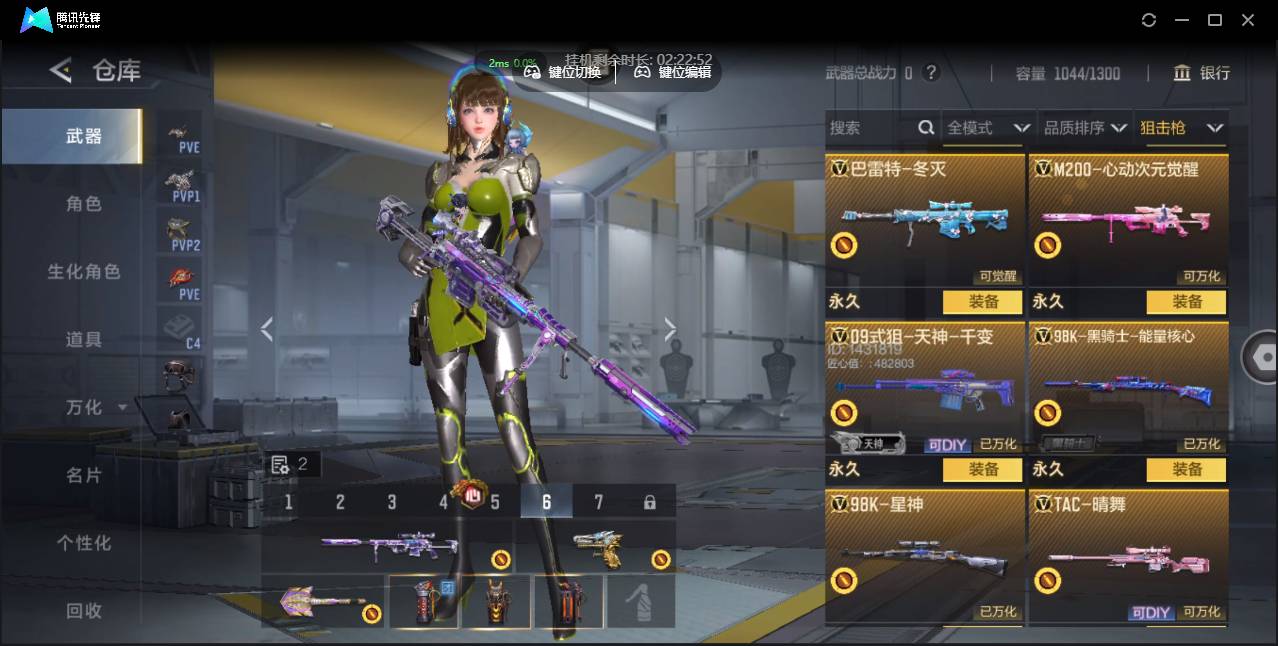Show the next character view arrow
1278x646 pixels.
click(x=670, y=329)
